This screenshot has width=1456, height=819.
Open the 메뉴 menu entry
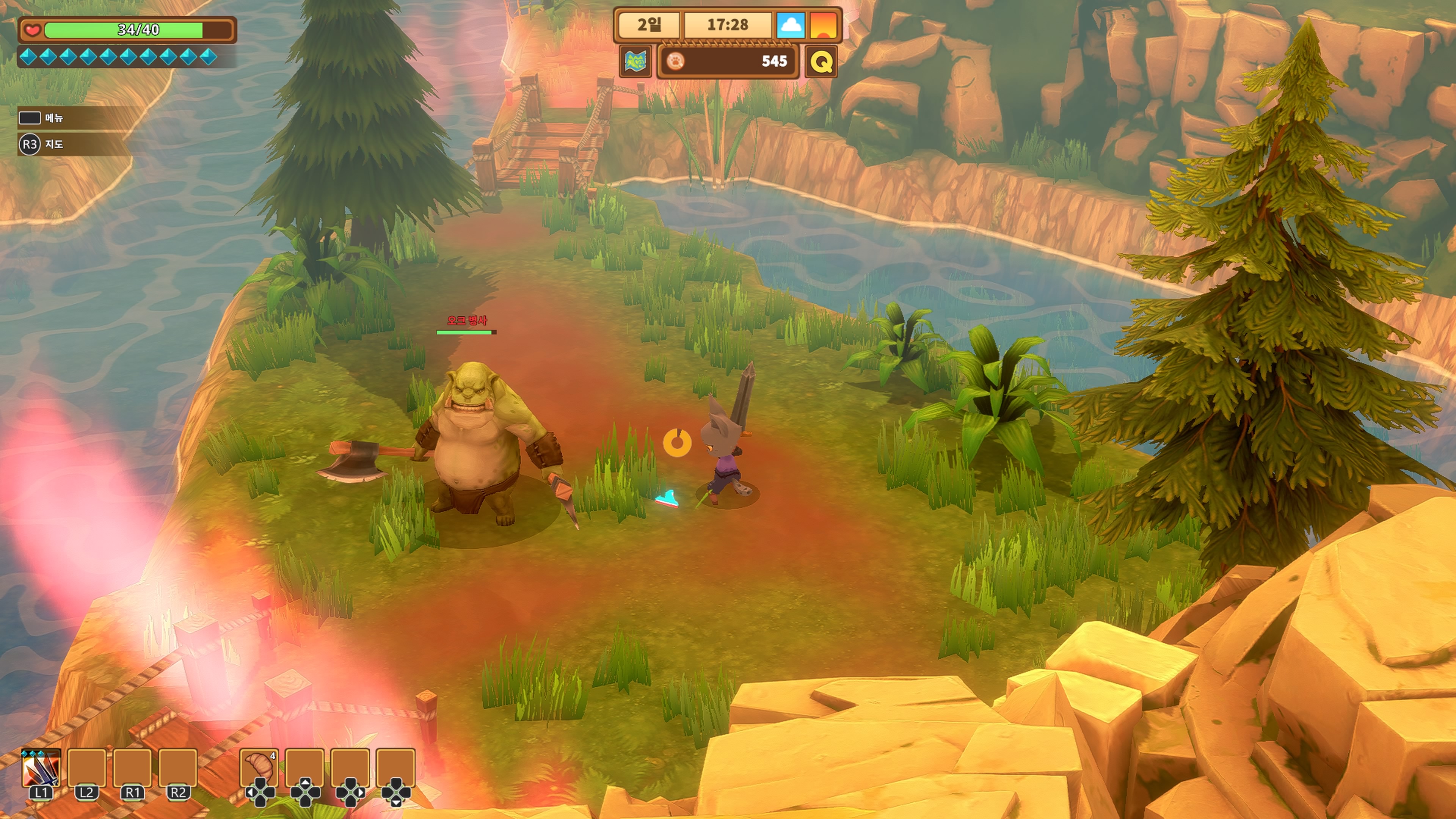tap(54, 118)
